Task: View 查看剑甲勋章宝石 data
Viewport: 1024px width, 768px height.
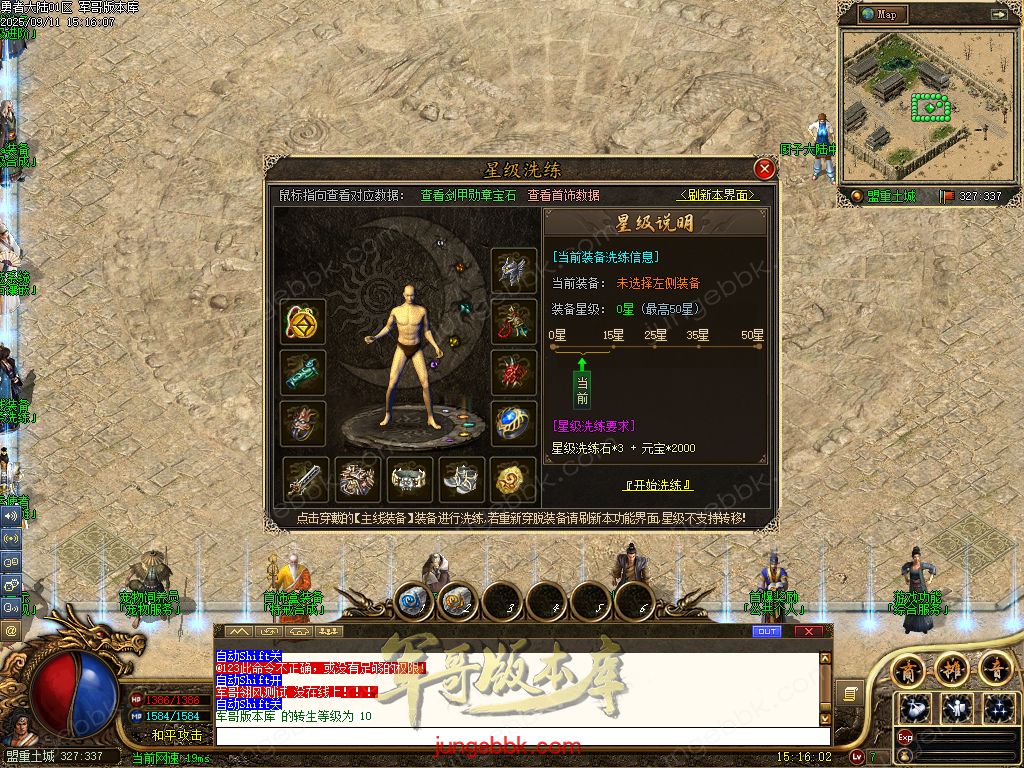Action: 468,196
